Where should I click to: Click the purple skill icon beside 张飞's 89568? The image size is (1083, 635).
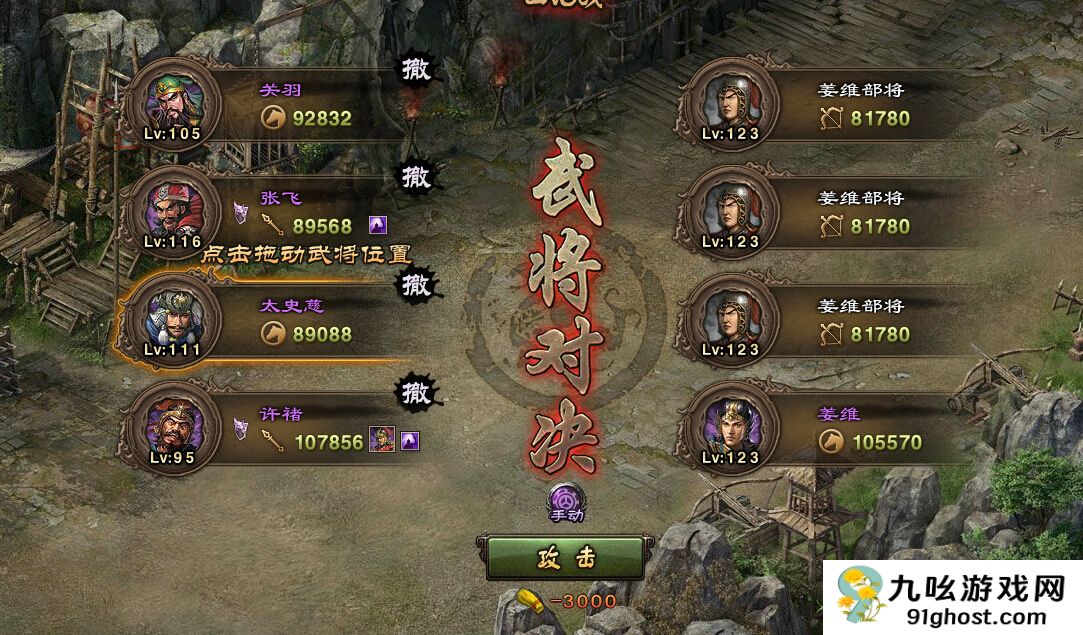pyautogui.click(x=378, y=225)
